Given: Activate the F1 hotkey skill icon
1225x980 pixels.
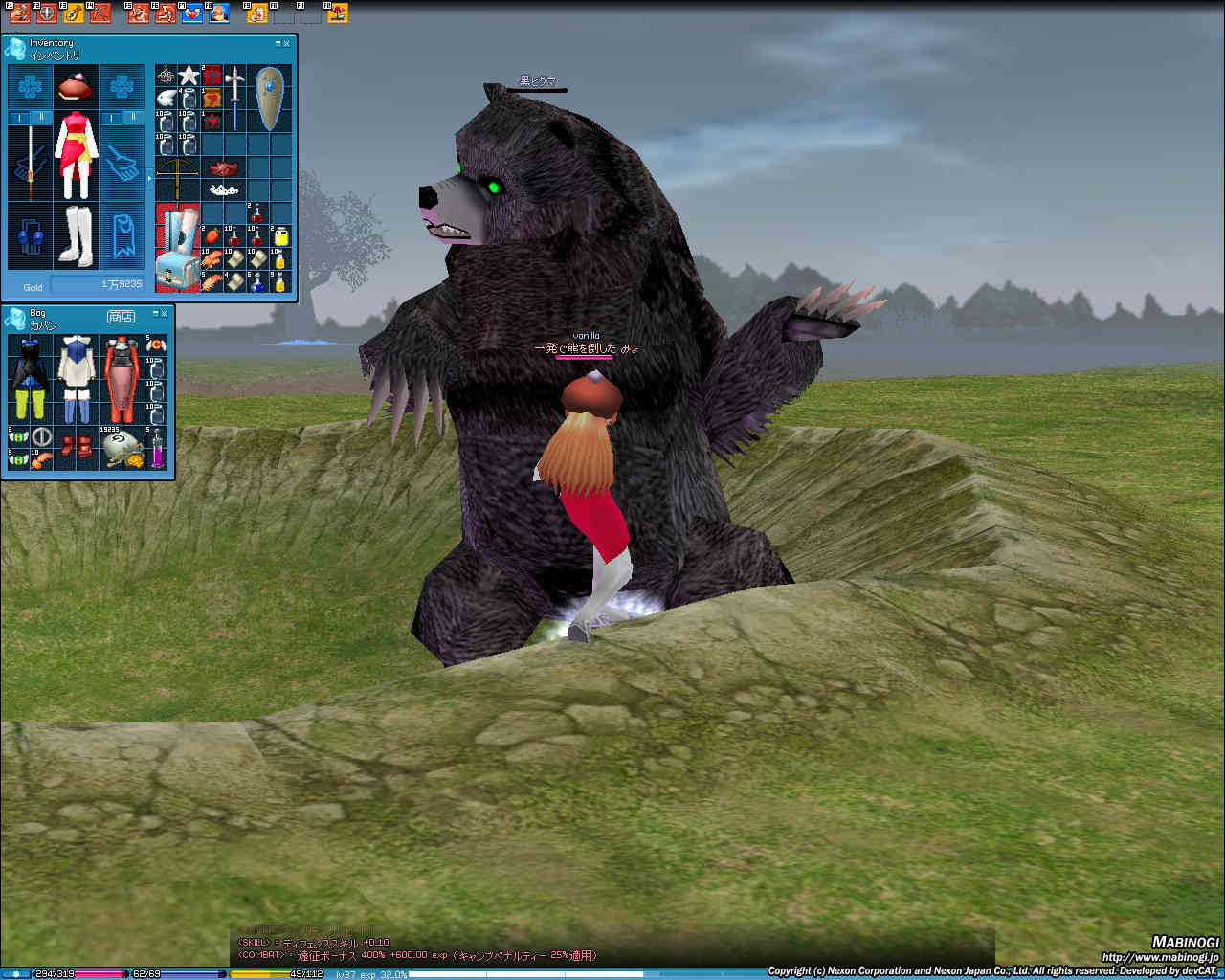Looking at the screenshot, I should point(21,12).
